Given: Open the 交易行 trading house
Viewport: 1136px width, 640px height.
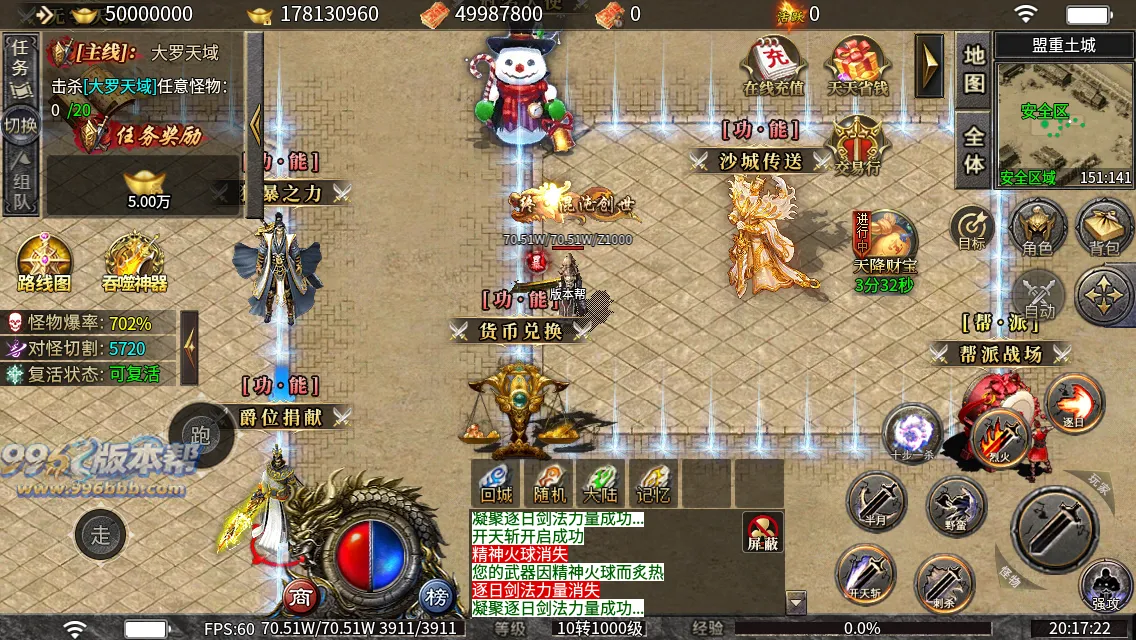Looking at the screenshot, I should pos(857,144).
